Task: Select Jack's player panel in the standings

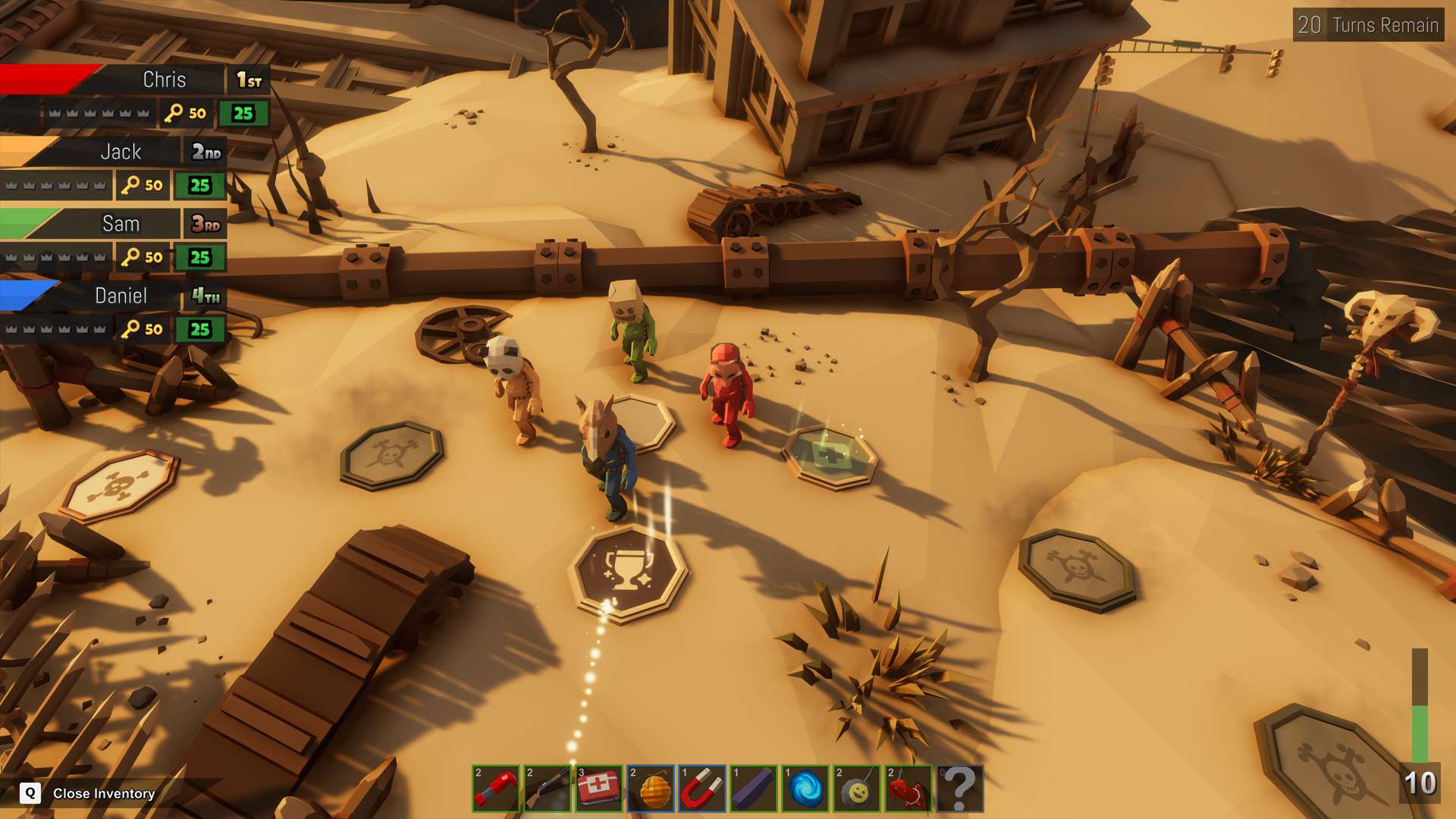Action: click(121, 152)
